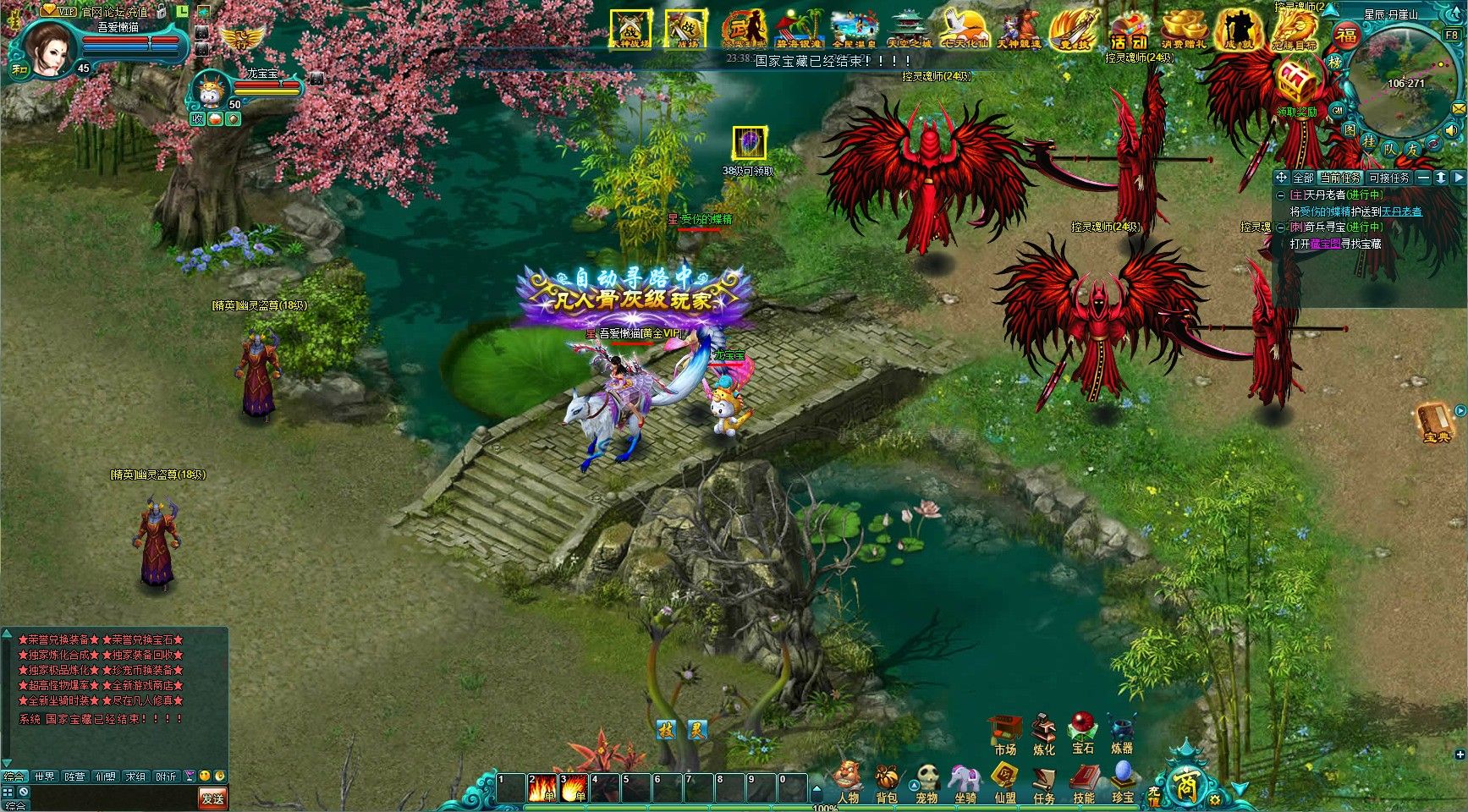
Task: Switch chat to the 世界 channel tab
Action: [44, 776]
